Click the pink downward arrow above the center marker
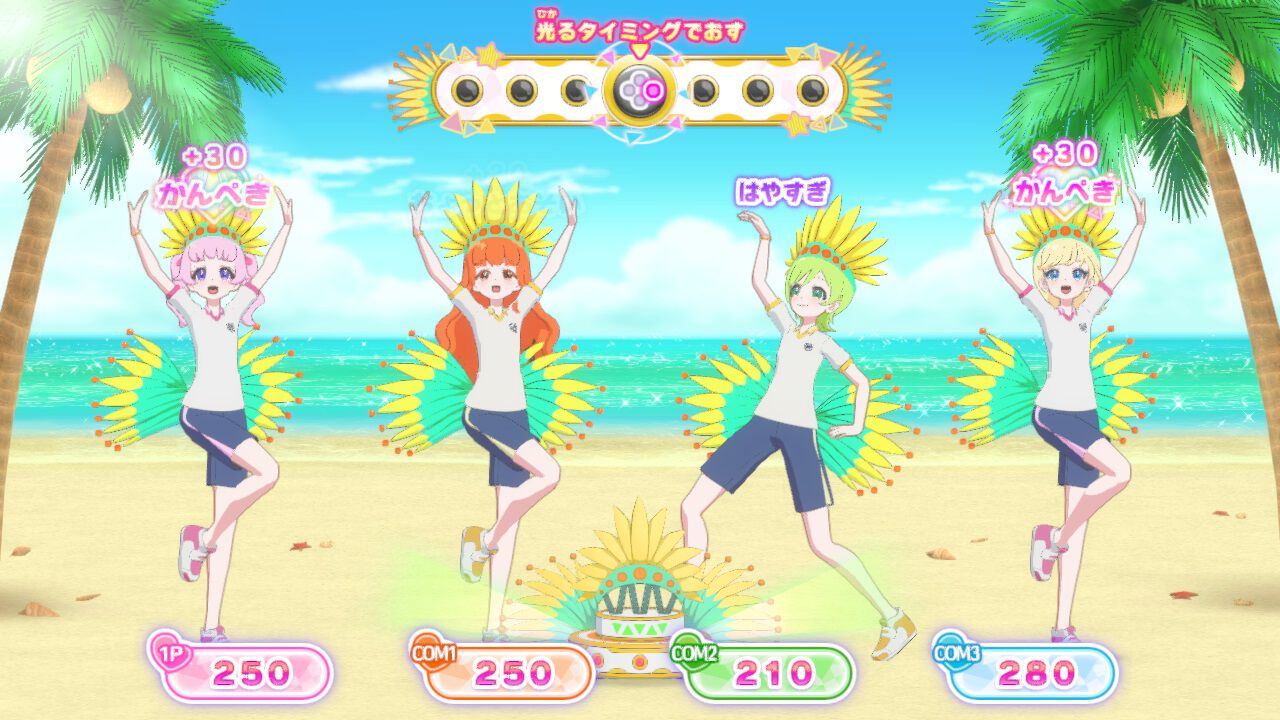The height and width of the screenshot is (720, 1280). (640, 50)
